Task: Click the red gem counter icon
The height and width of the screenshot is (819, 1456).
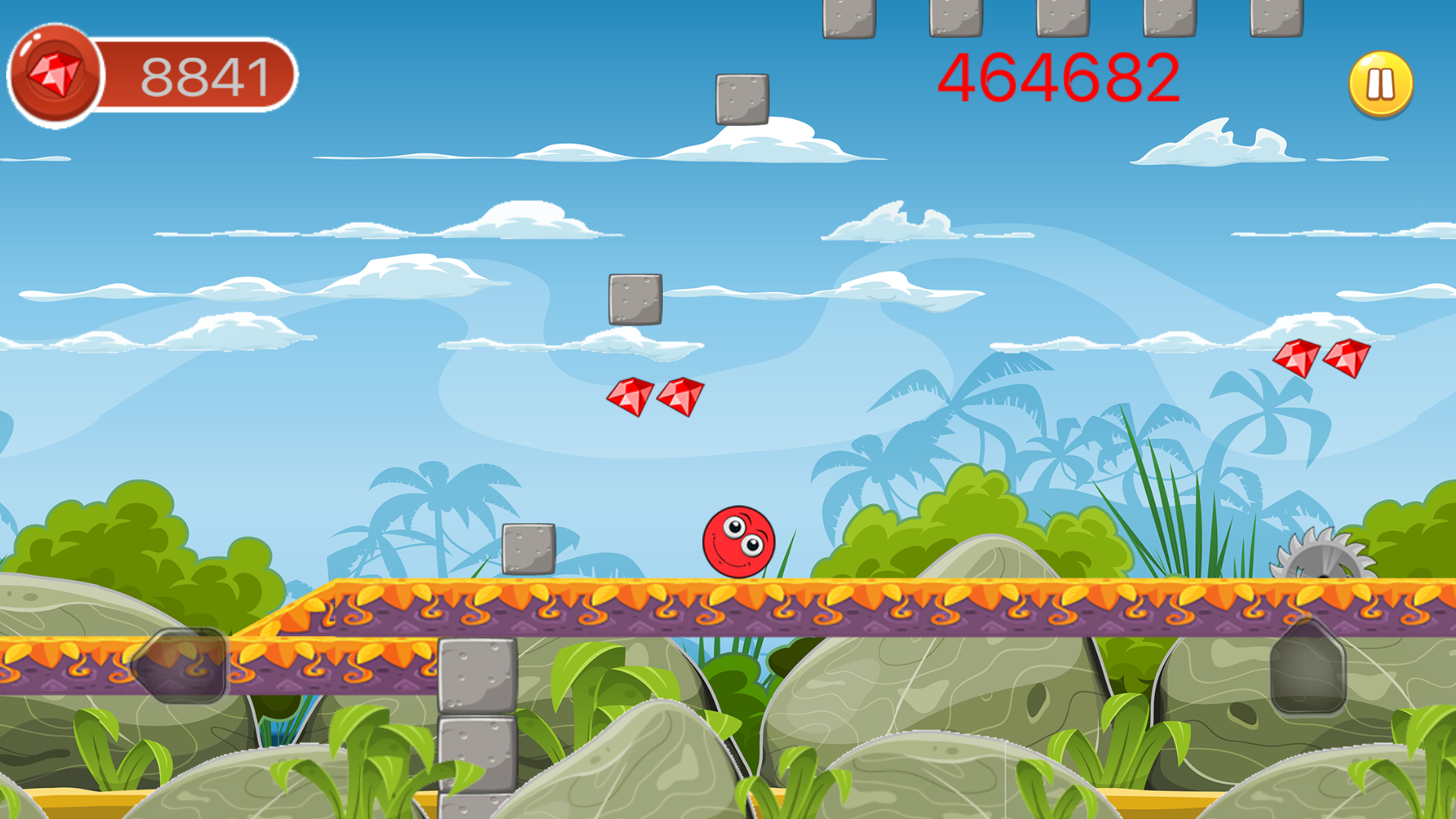Action: pyautogui.click(x=57, y=74)
